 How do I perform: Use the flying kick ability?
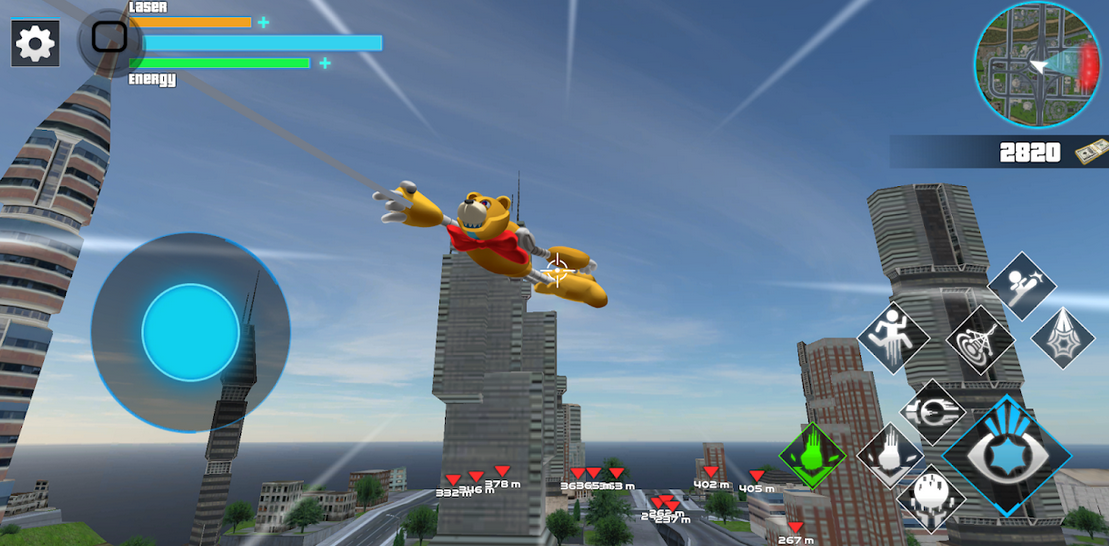[x=1022, y=285]
